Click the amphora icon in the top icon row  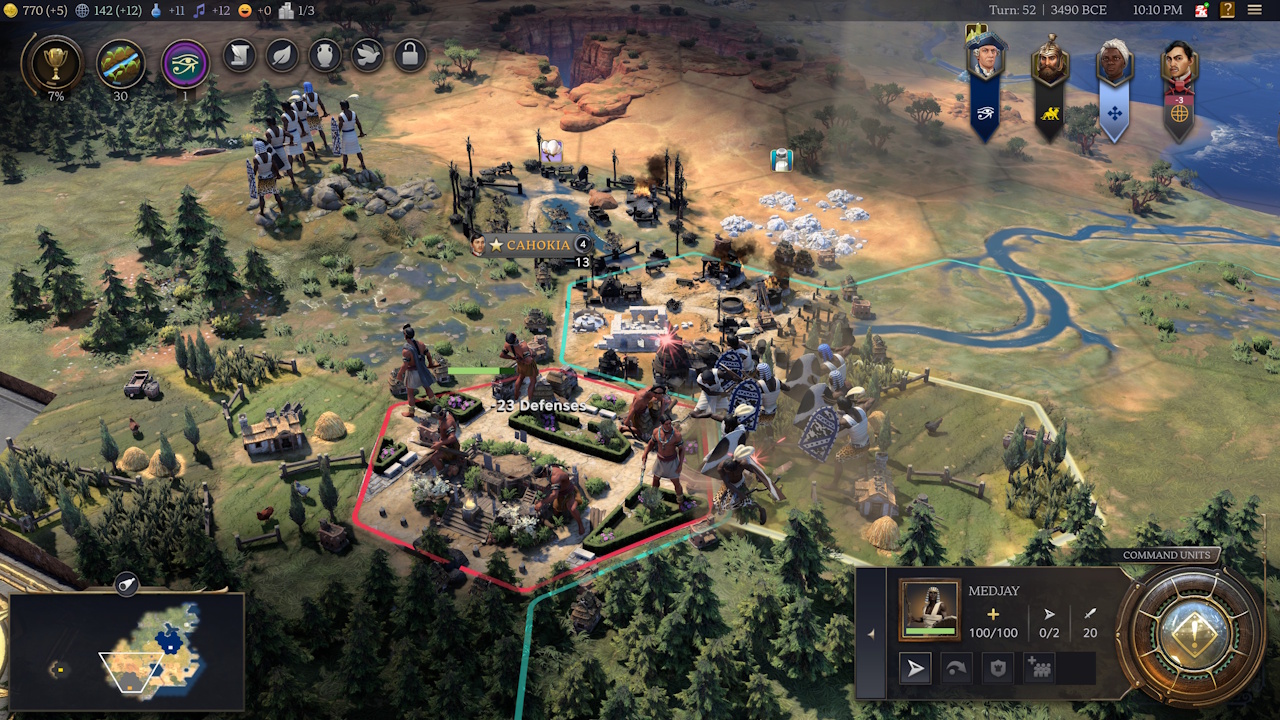pyautogui.click(x=324, y=57)
